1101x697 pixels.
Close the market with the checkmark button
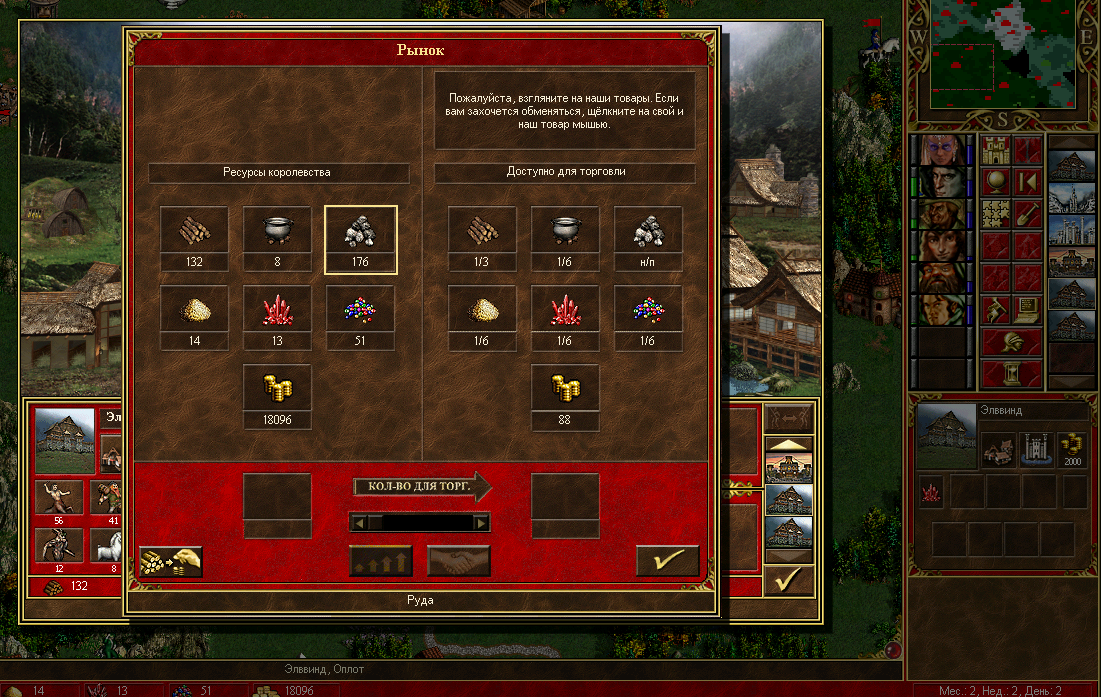pos(667,561)
